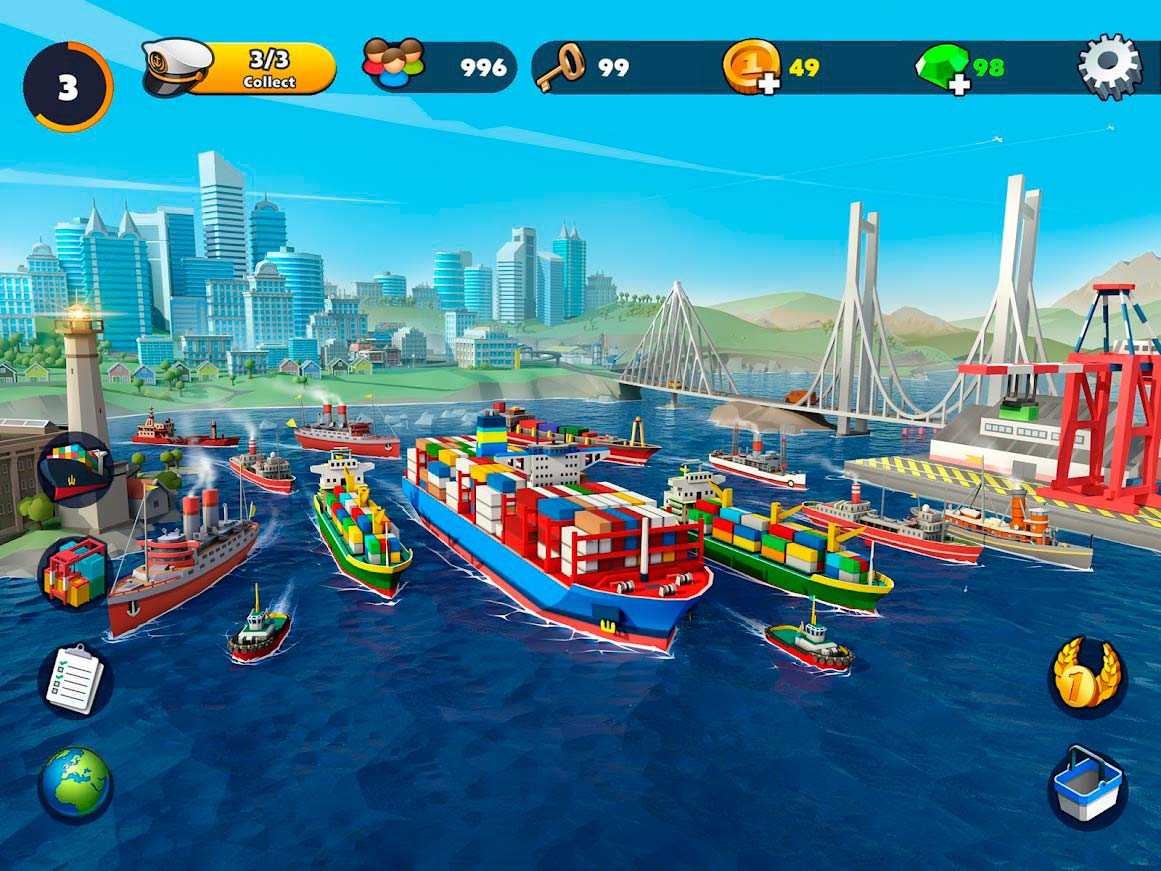1161x871 pixels.
Task: Open the cargo ship fleet menu
Action: click(x=75, y=470)
